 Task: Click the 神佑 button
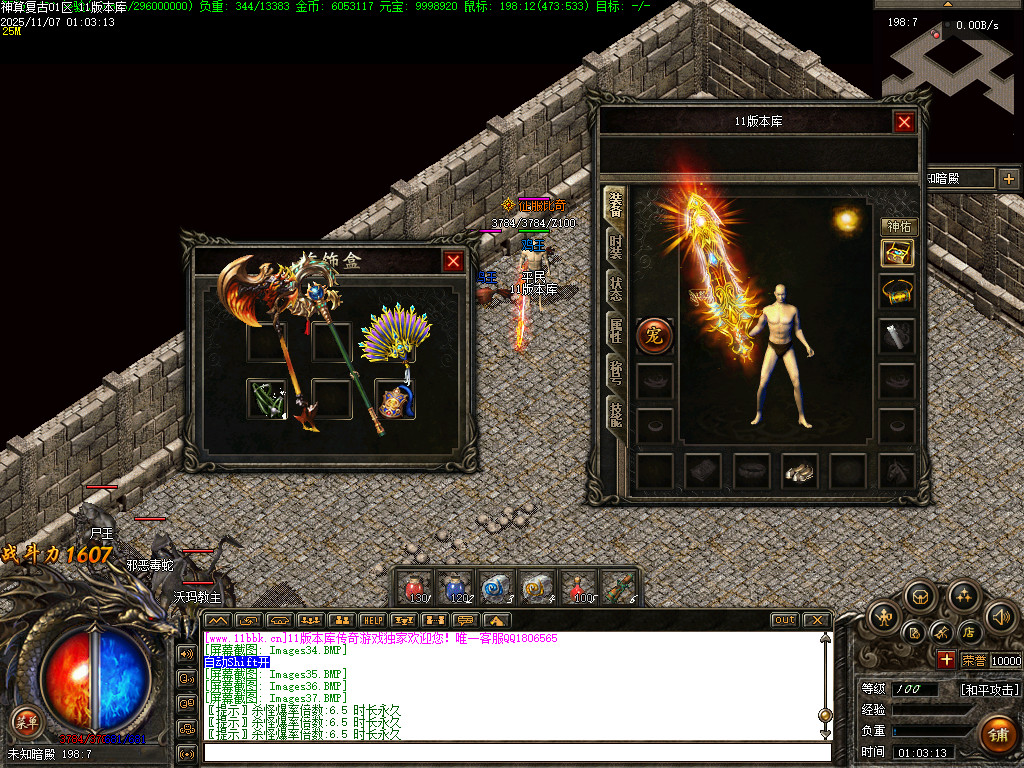pyautogui.click(x=898, y=227)
